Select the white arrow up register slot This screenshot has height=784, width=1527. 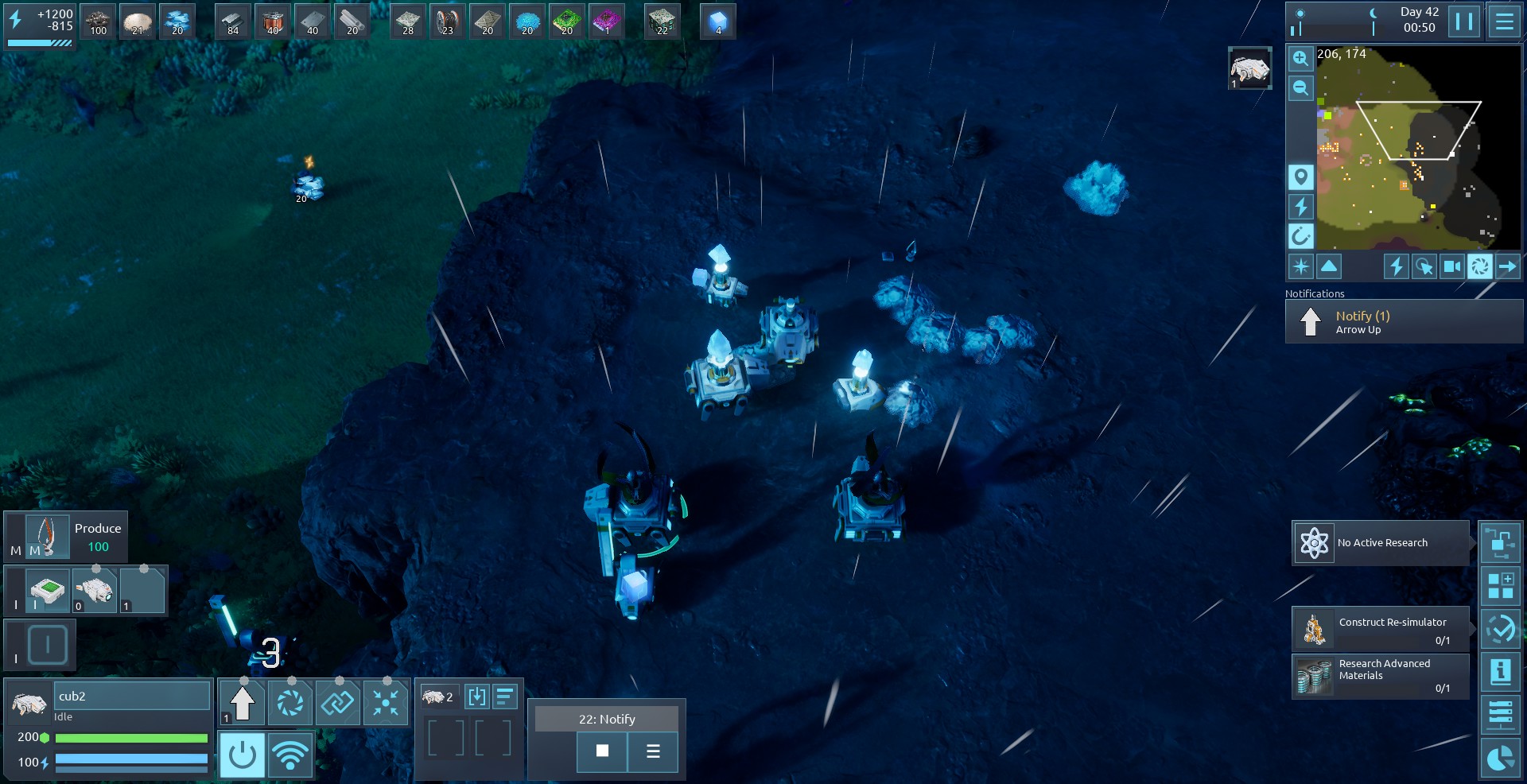point(243,703)
